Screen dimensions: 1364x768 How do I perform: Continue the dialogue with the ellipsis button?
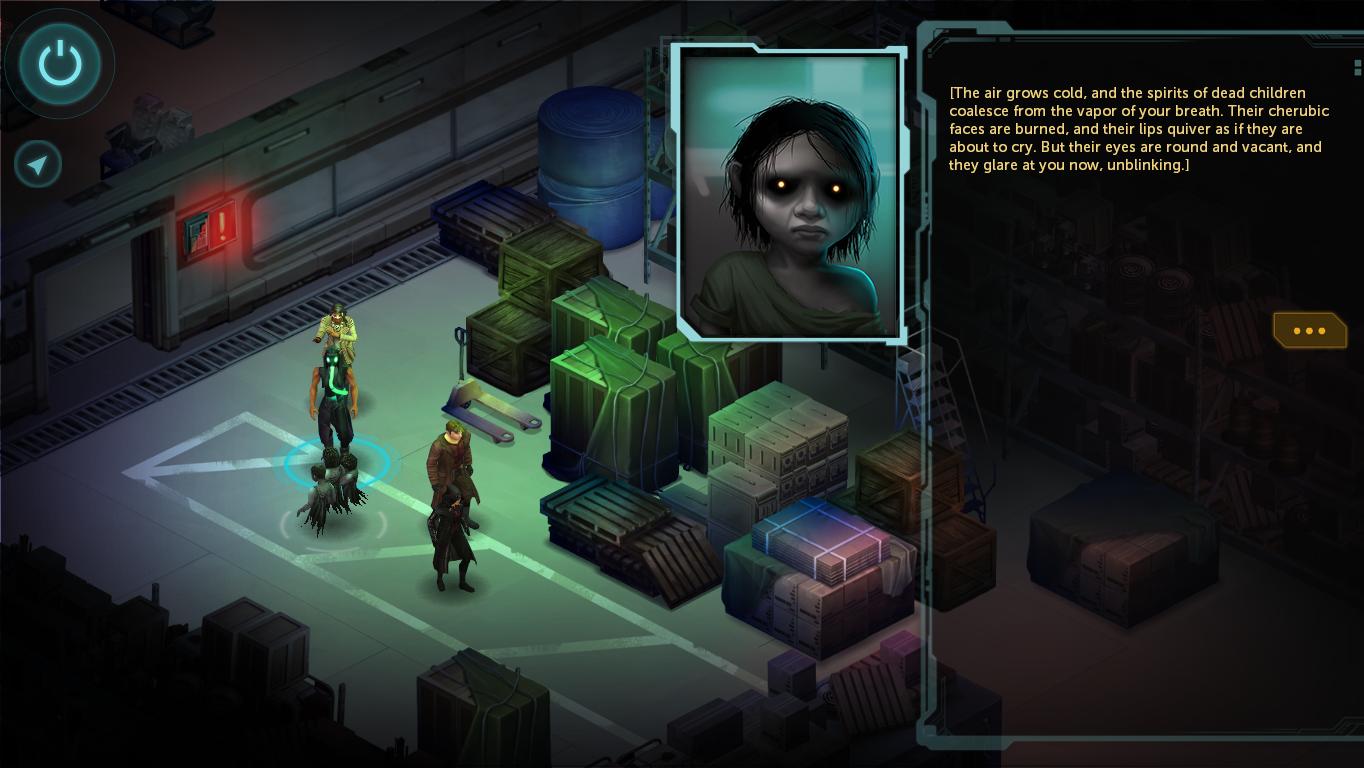click(x=1309, y=331)
